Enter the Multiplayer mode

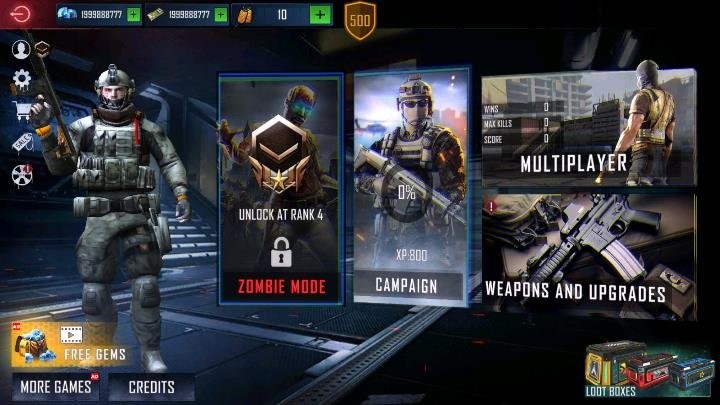click(588, 128)
